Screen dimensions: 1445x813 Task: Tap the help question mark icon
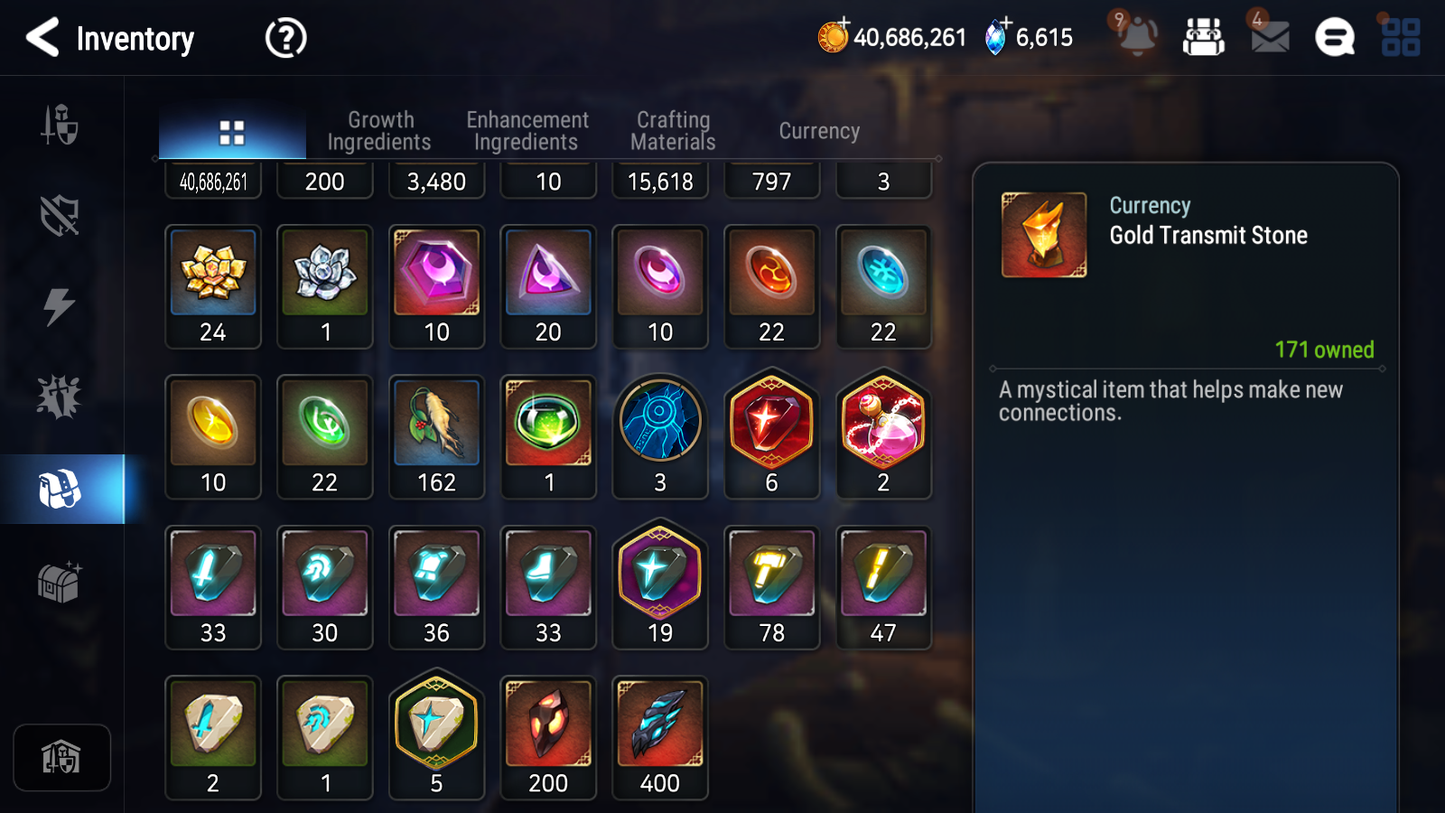tap(284, 37)
